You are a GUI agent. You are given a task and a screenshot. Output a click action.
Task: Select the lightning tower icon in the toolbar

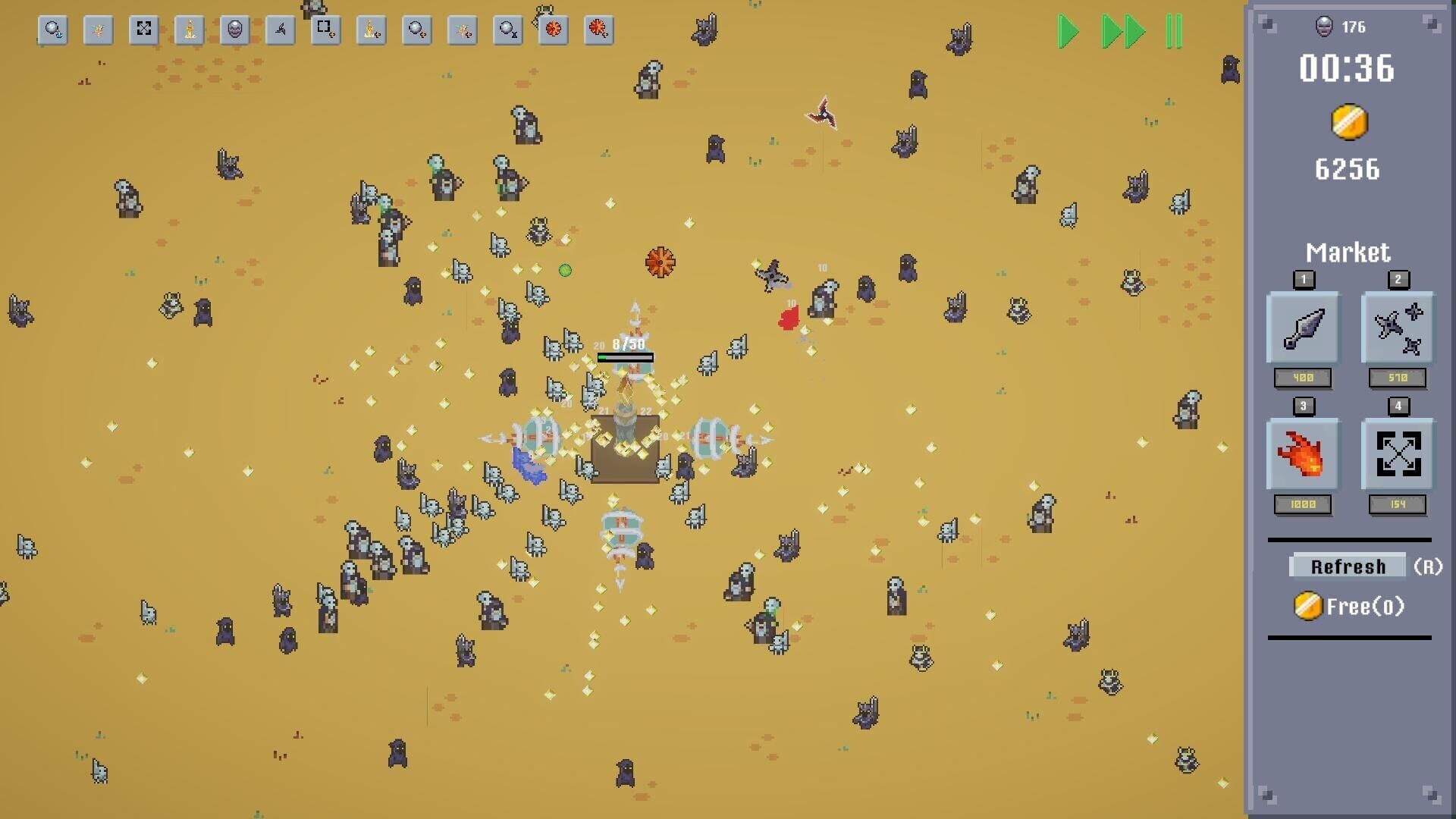point(188,30)
